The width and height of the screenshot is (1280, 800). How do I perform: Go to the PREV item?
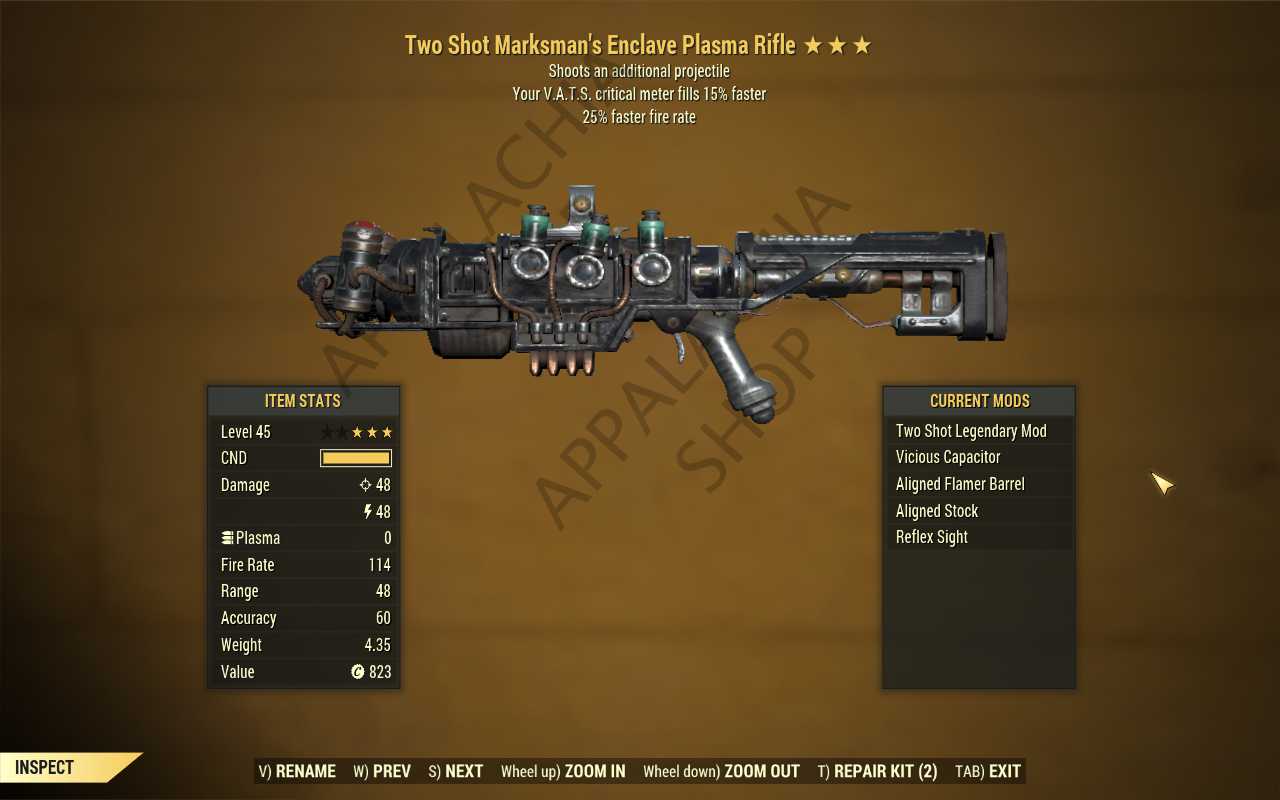(382, 771)
